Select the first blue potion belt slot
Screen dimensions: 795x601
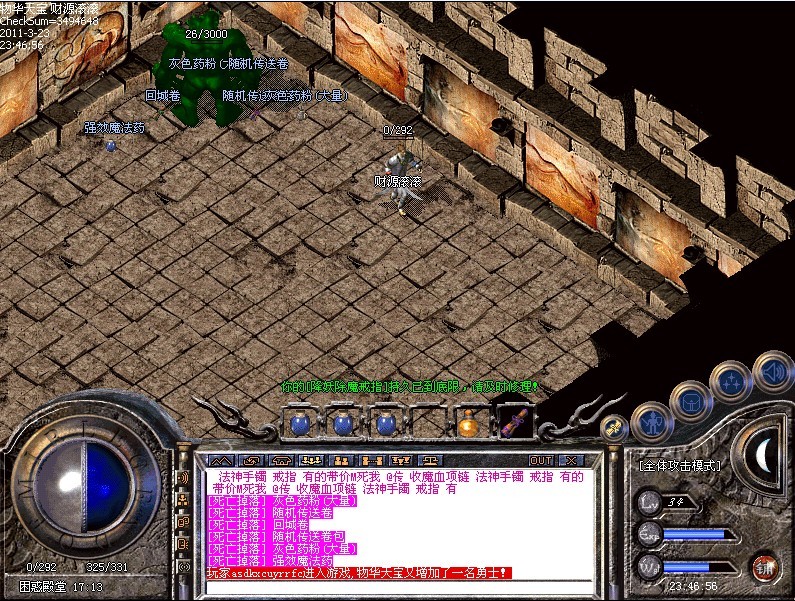(x=299, y=424)
